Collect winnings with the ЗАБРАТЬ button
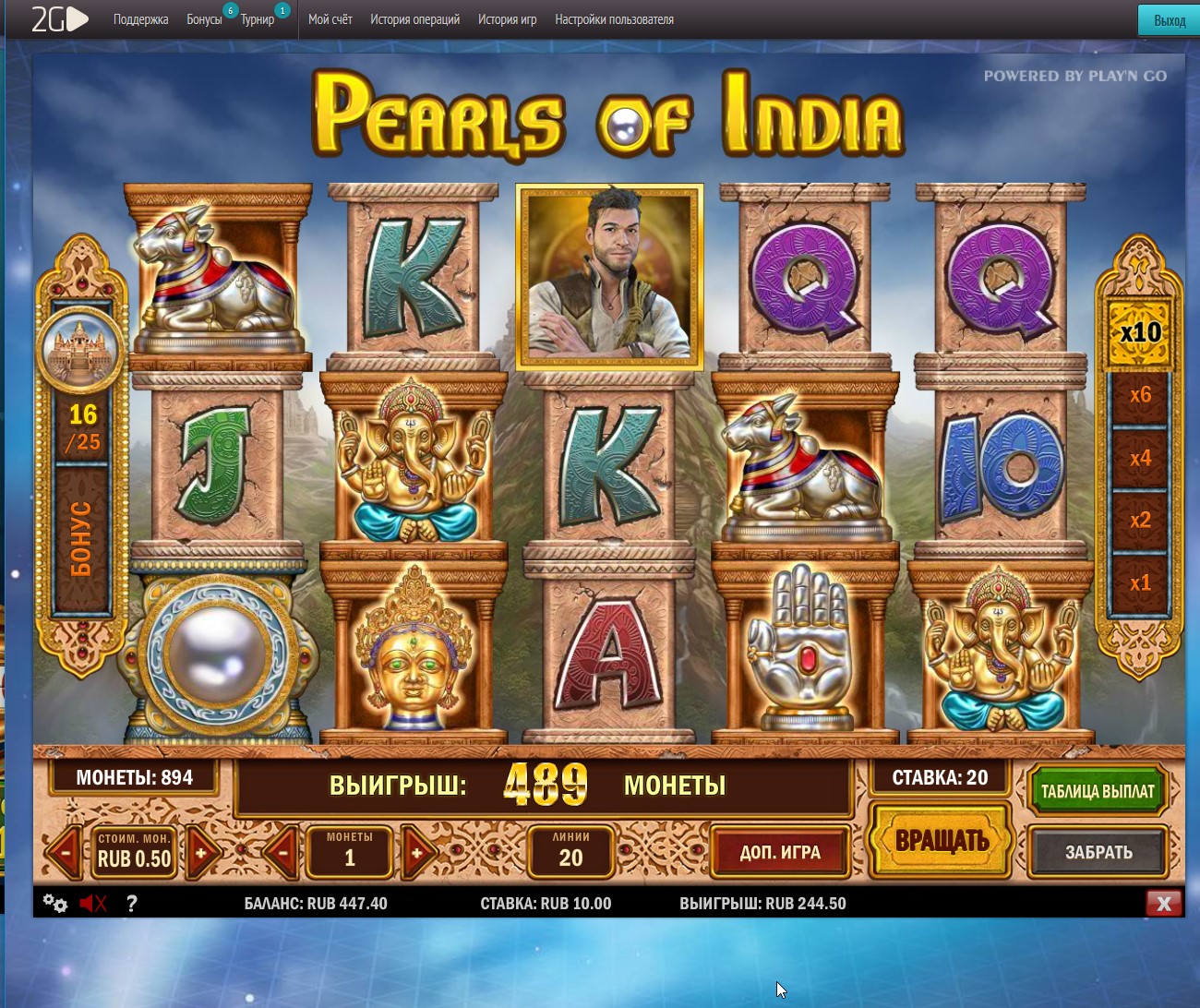Screen dimensions: 1200x1008 [1098, 852]
